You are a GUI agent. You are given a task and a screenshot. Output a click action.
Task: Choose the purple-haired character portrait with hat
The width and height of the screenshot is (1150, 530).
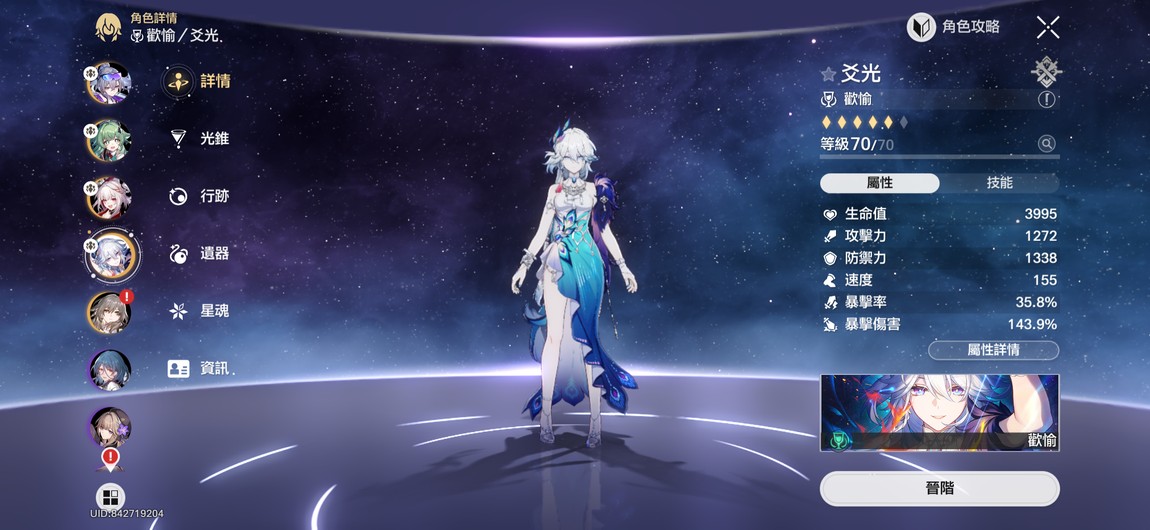pyautogui.click(x=108, y=83)
